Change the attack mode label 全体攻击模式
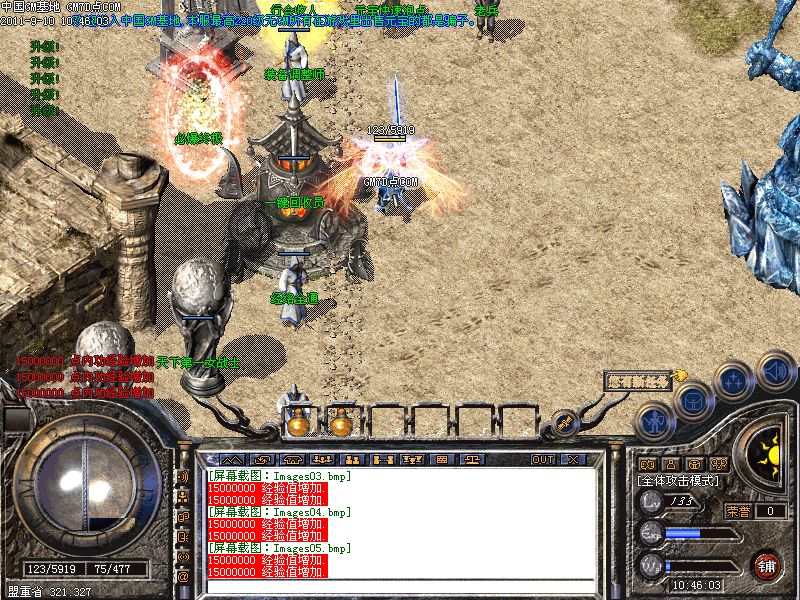 point(681,481)
